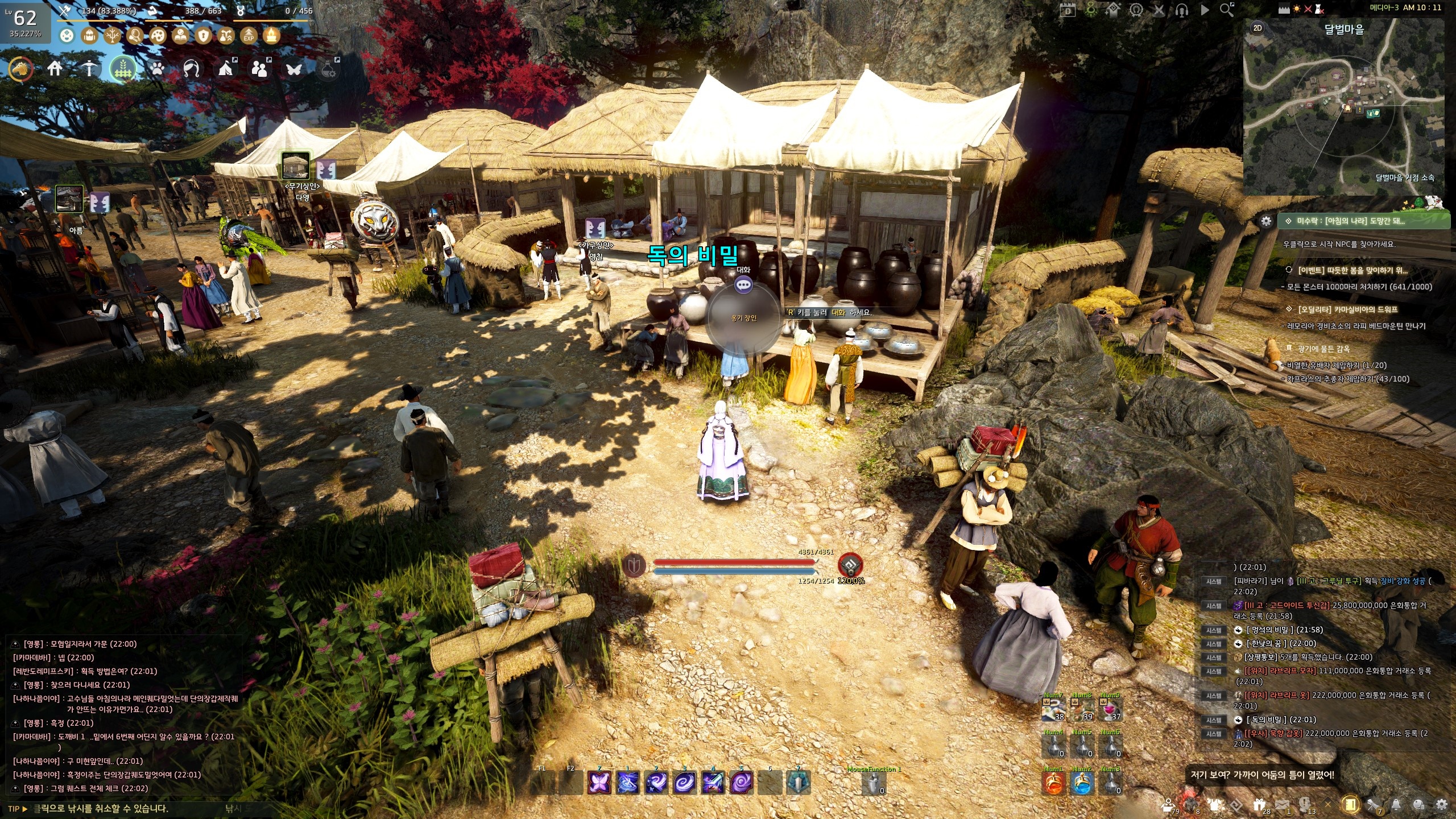The height and width of the screenshot is (819, 1456).
Task: Open the golden horse mount icon
Action: click(x=21, y=69)
